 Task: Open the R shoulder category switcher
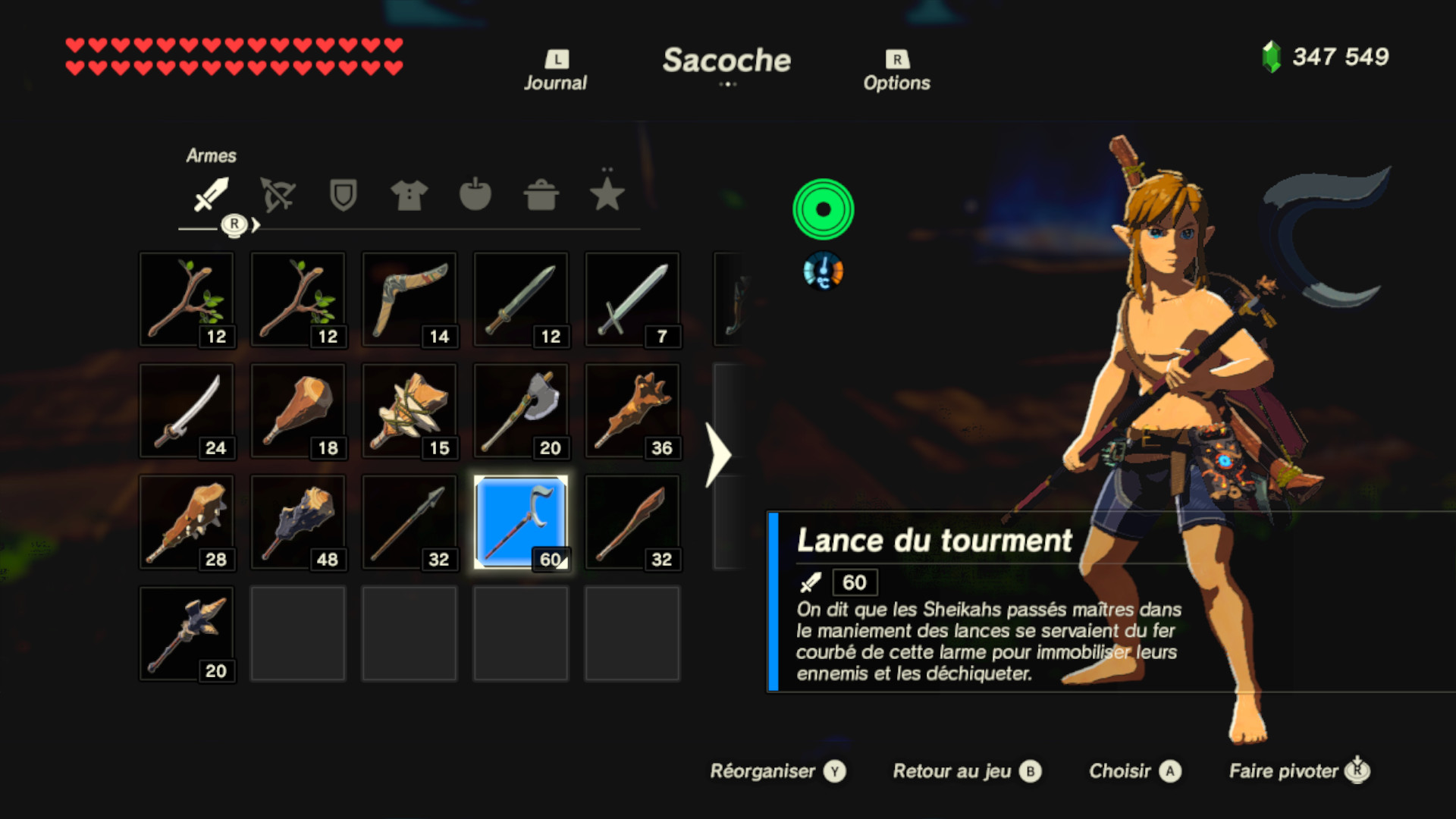click(x=235, y=223)
